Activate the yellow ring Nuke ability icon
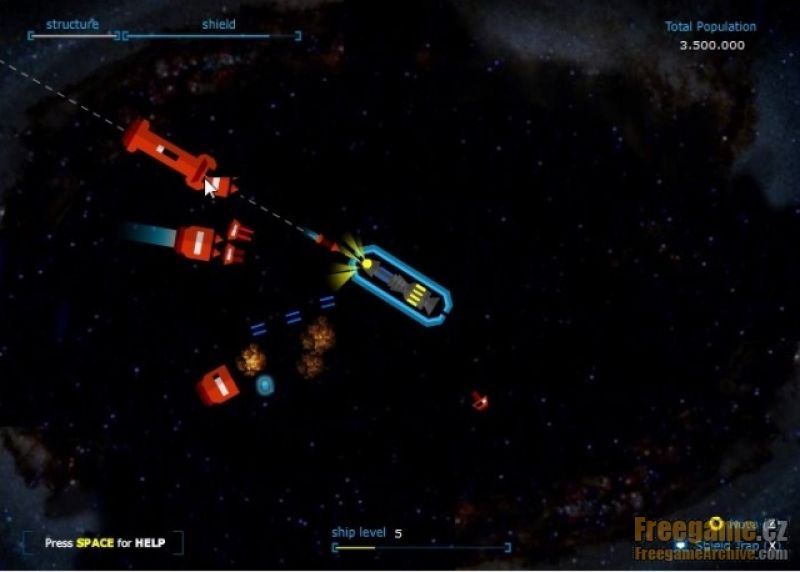The height and width of the screenshot is (572, 800). pos(716,523)
